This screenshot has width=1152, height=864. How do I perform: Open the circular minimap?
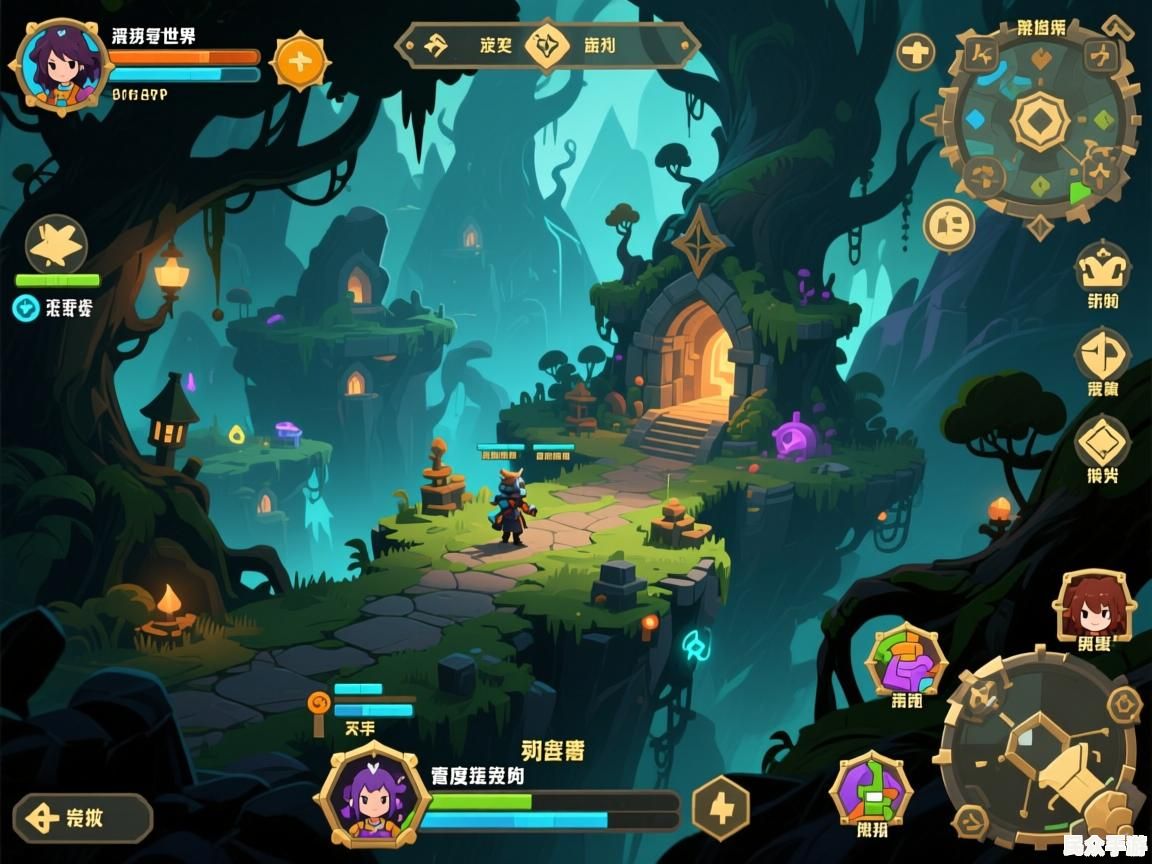1040,122
